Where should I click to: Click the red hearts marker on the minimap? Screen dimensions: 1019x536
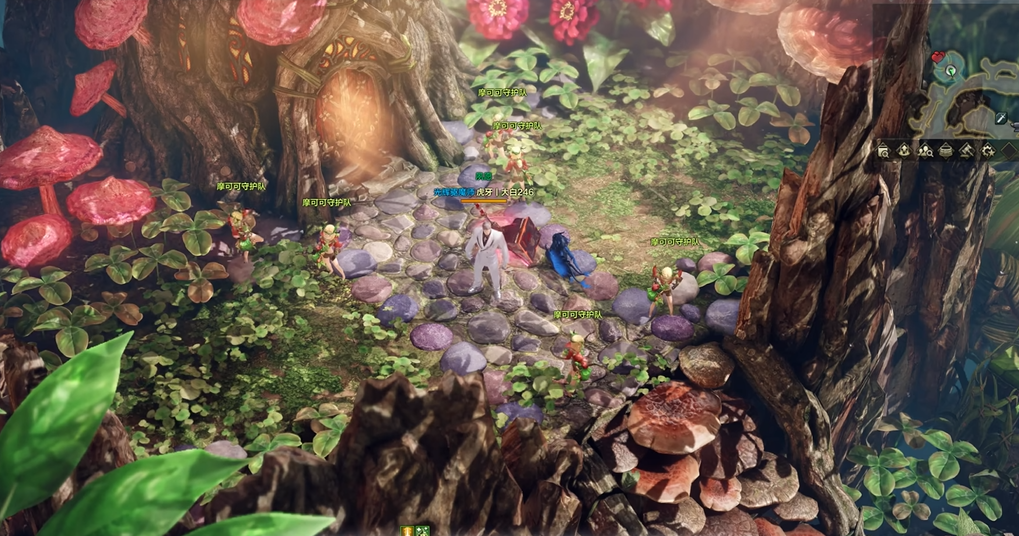point(937,58)
